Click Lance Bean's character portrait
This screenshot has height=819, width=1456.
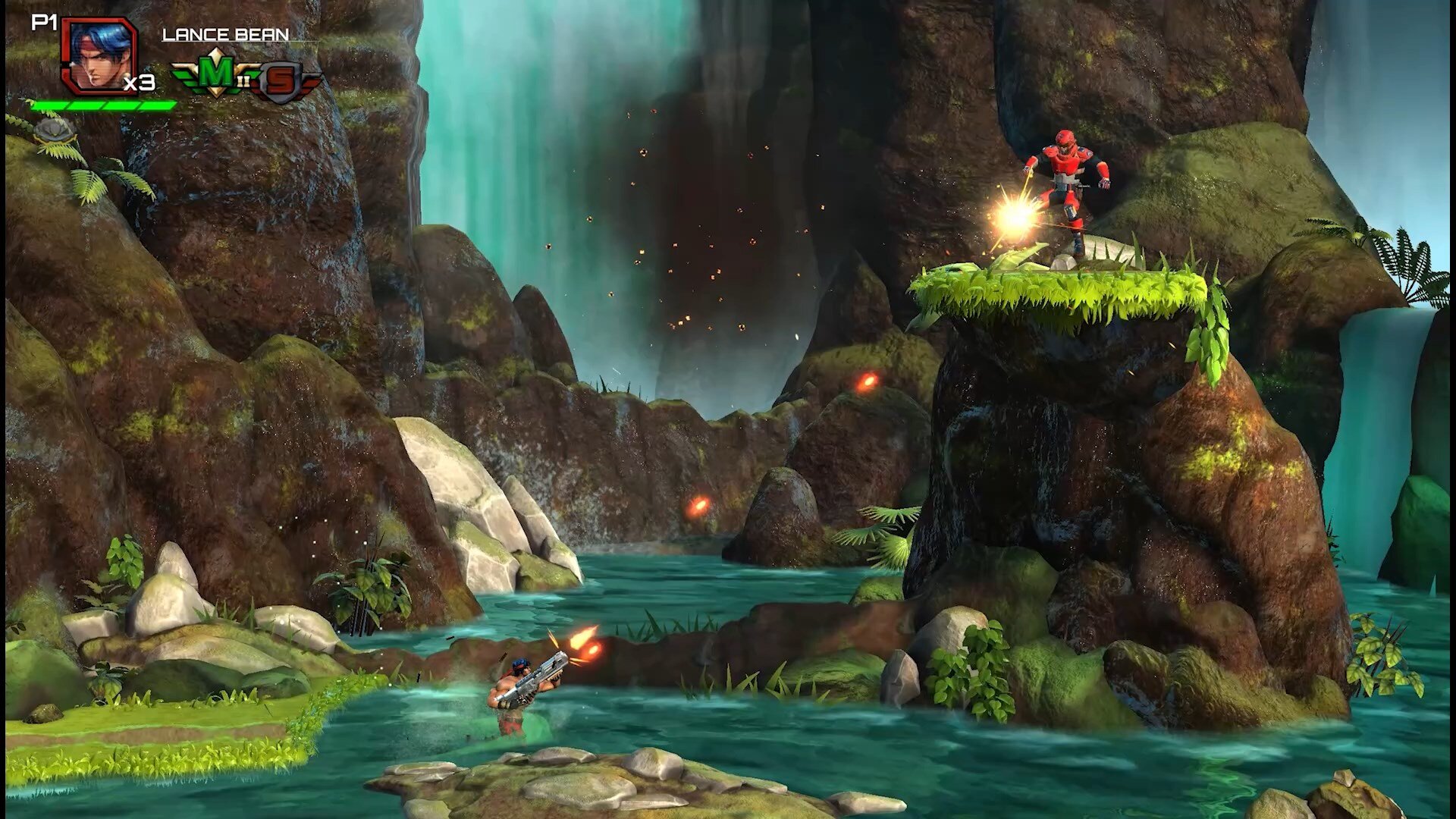pyautogui.click(x=99, y=55)
